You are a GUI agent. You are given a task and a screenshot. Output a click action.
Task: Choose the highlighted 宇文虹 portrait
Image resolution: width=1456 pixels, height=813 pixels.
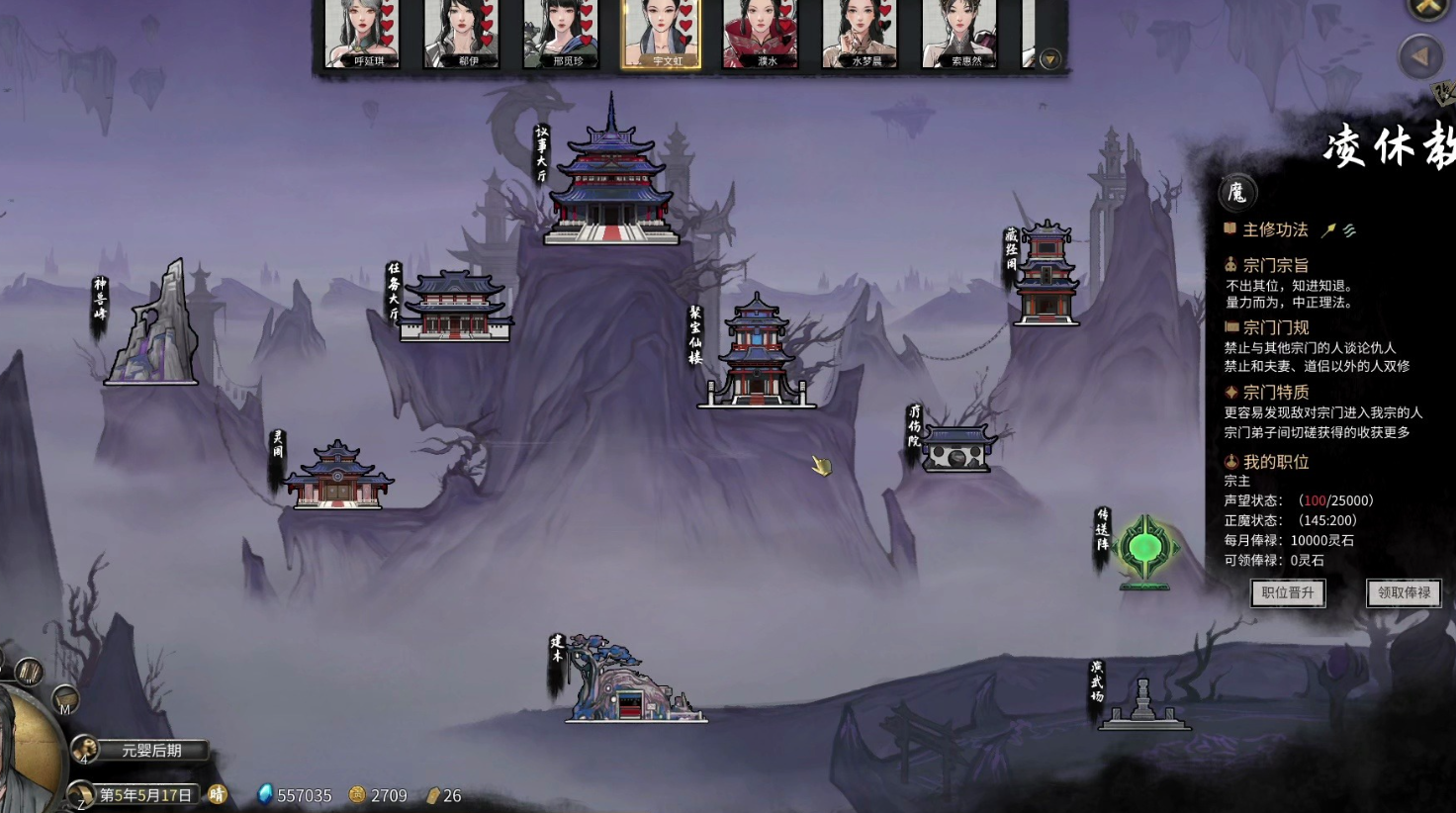click(661, 33)
